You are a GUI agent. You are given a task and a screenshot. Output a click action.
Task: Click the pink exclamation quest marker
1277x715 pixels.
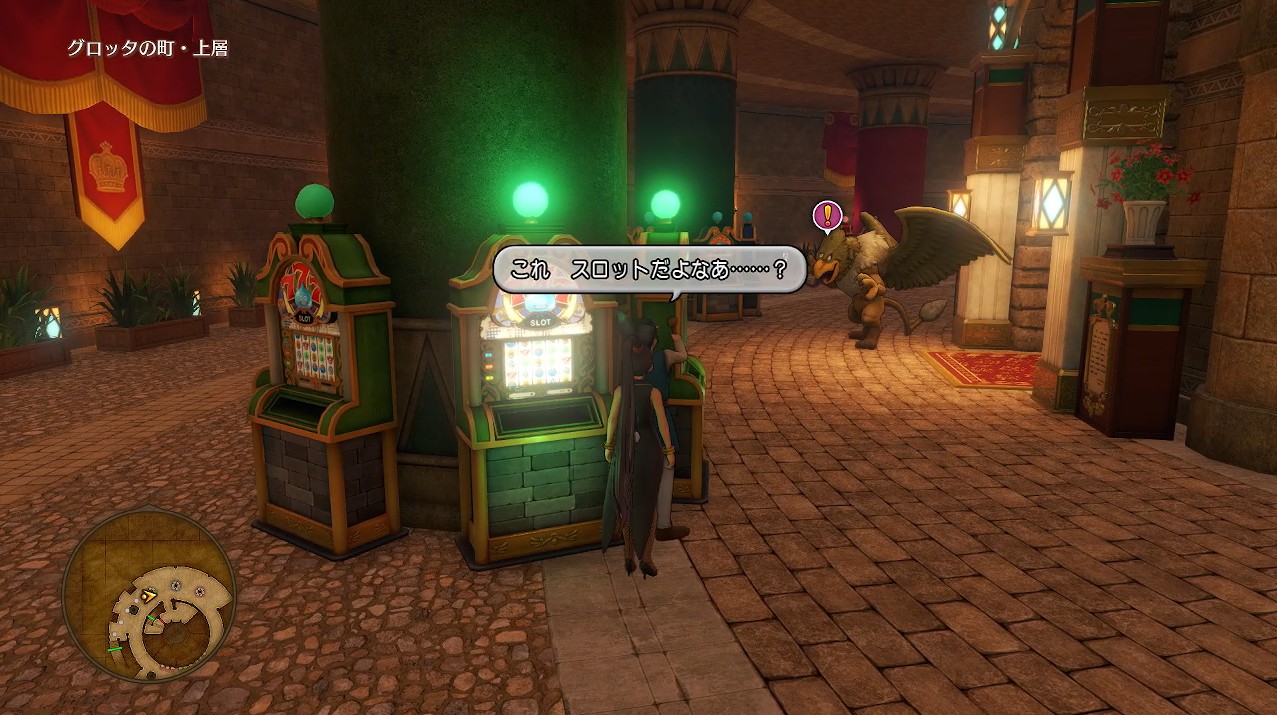(827, 214)
